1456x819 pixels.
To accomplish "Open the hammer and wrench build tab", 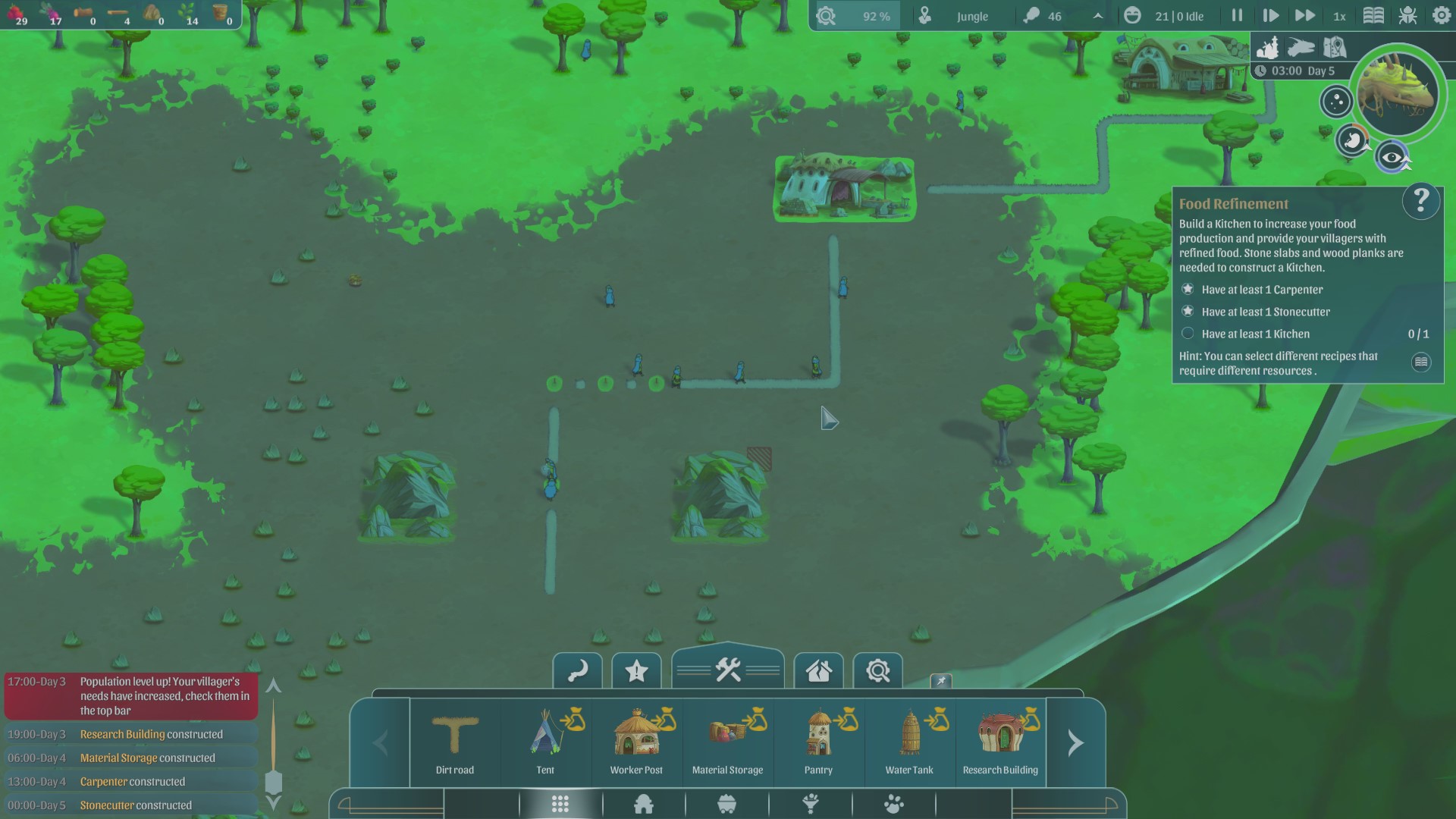I will (728, 670).
